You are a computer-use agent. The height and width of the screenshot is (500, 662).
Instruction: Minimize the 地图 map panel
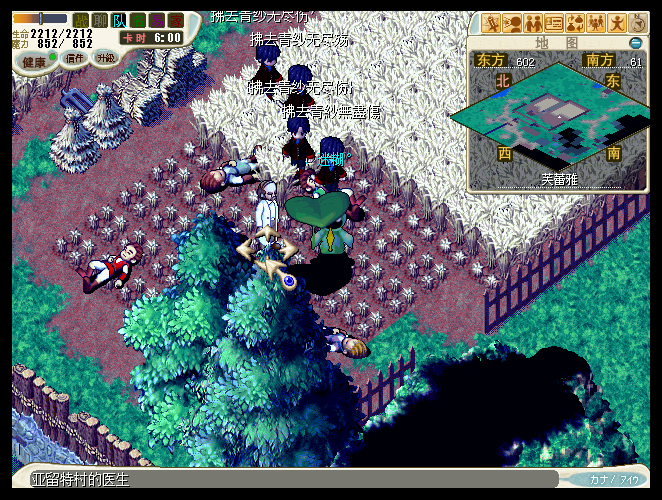click(636, 43)
